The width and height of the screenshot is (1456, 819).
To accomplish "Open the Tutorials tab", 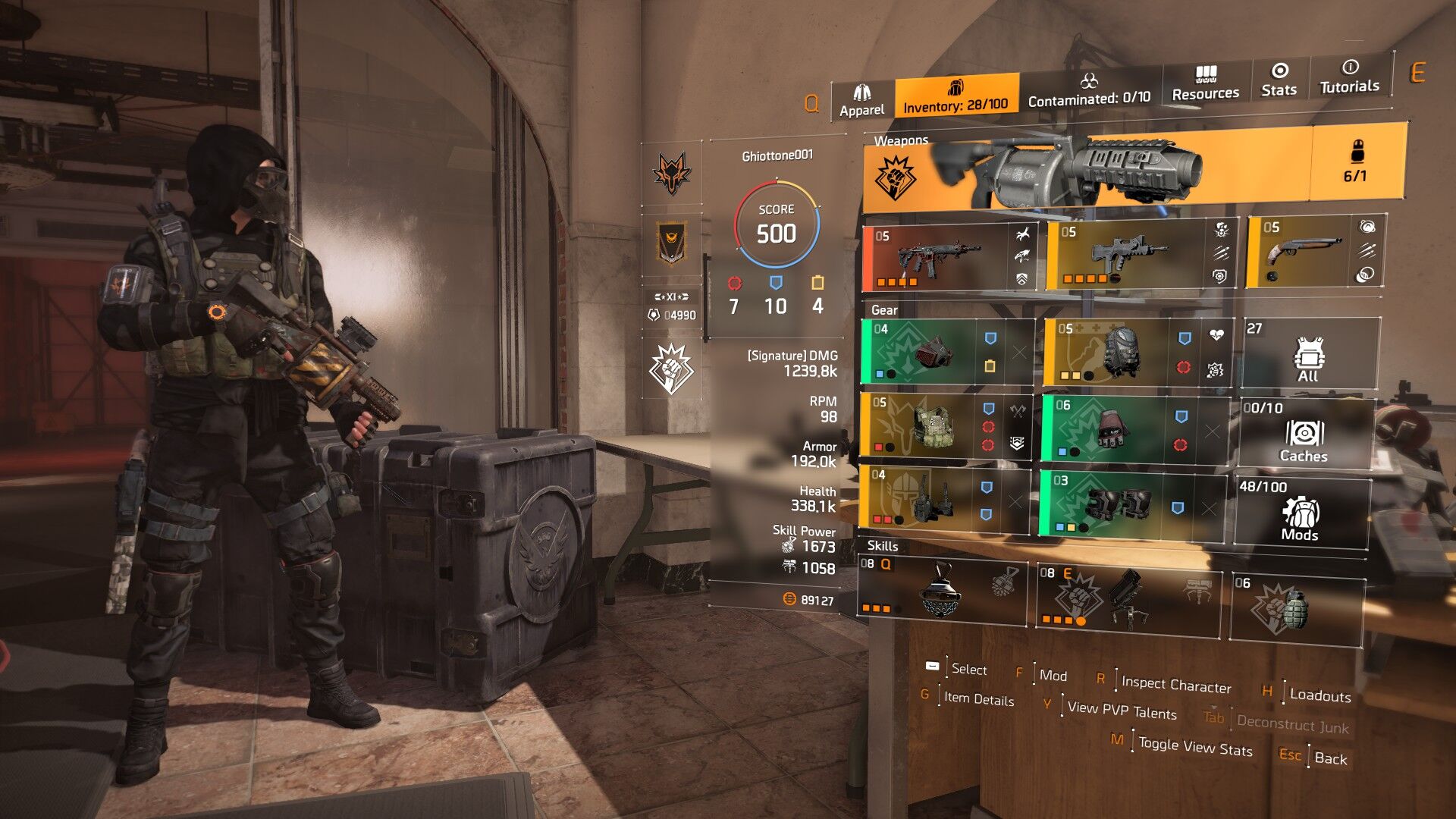I will (1349, 77).
